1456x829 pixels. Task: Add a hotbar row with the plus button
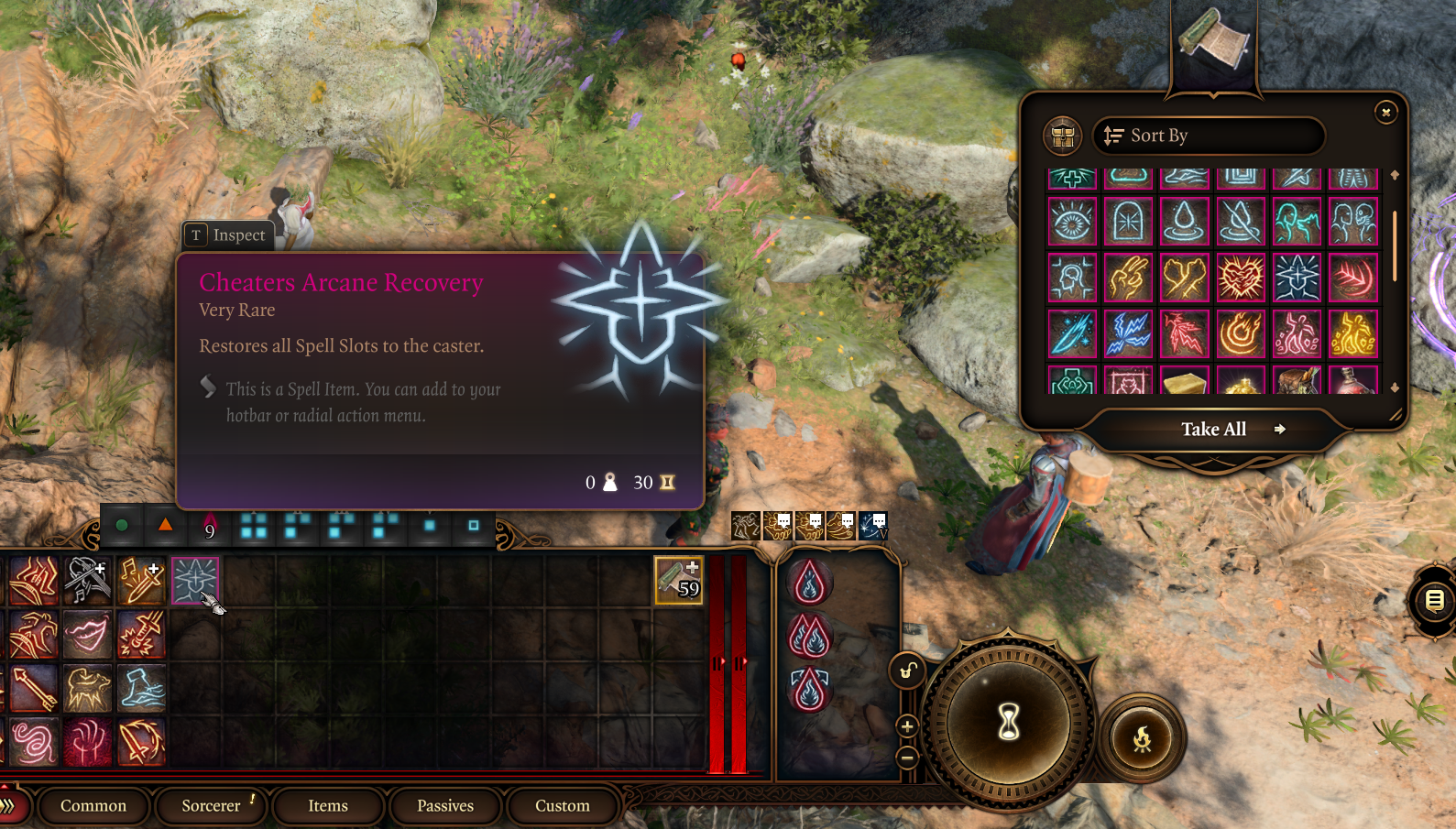pyautogui.click(x=907, y=726)
